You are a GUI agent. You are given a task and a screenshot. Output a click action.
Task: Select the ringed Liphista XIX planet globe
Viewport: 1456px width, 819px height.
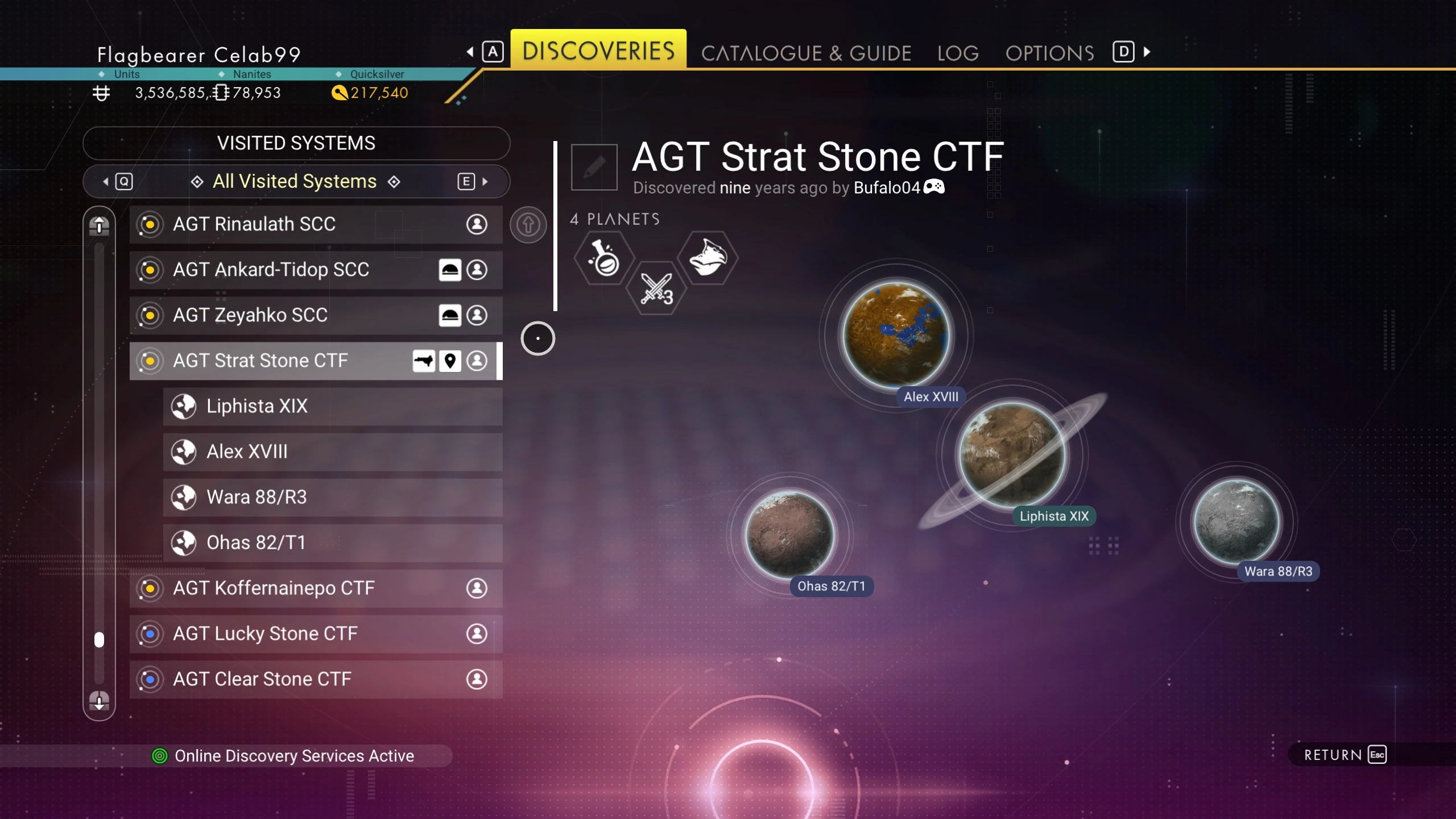1012,454
